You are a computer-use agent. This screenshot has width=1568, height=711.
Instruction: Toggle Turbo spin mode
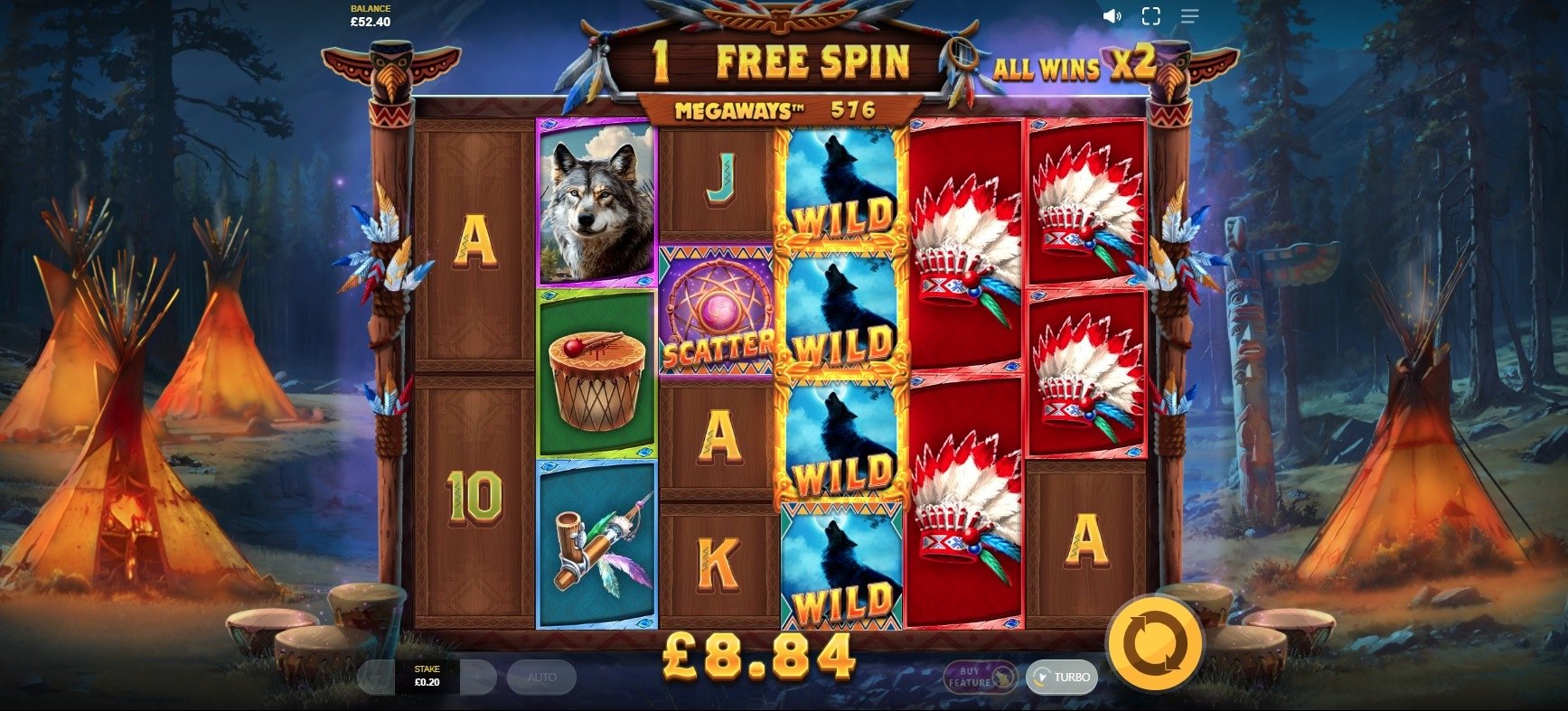(1062, 677)
